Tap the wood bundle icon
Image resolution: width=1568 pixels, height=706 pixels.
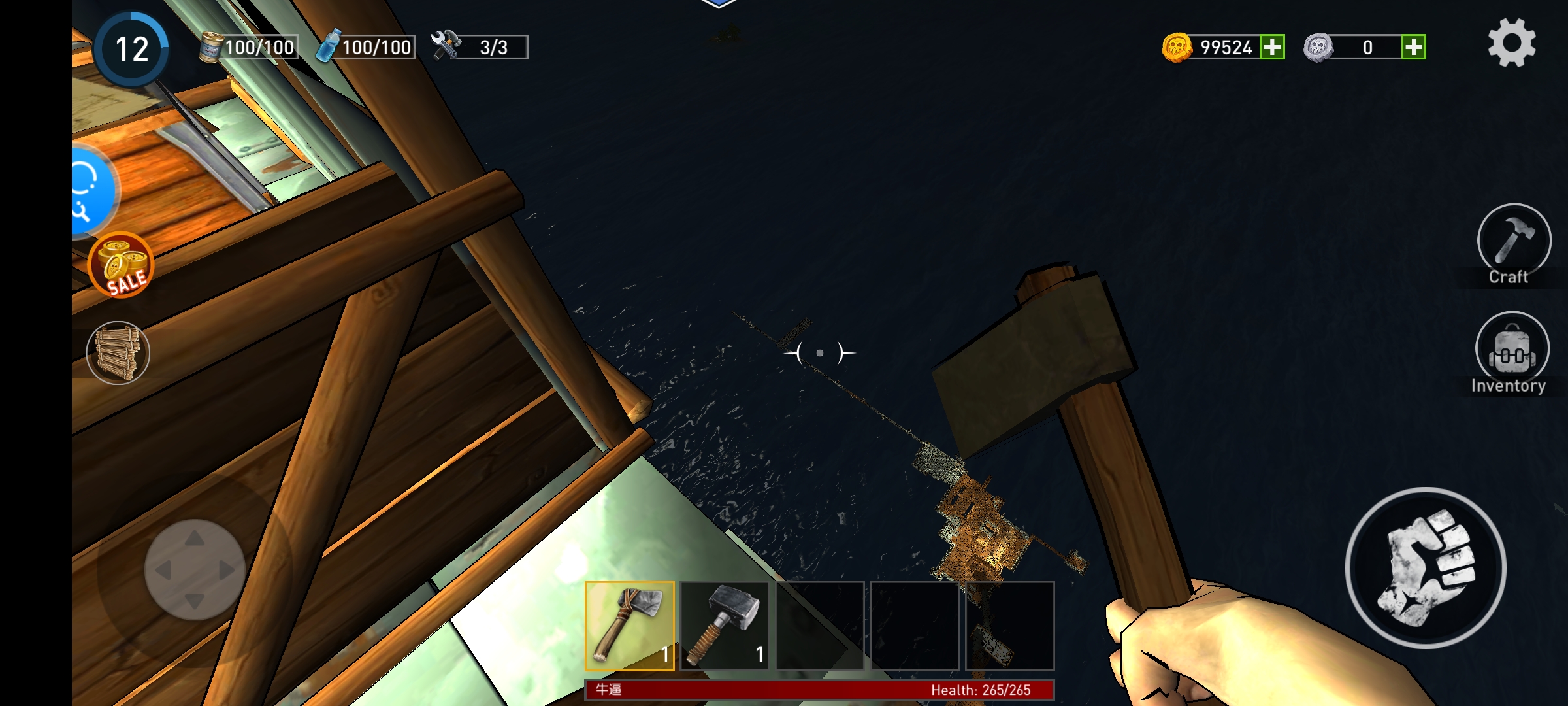pos(118,353)
